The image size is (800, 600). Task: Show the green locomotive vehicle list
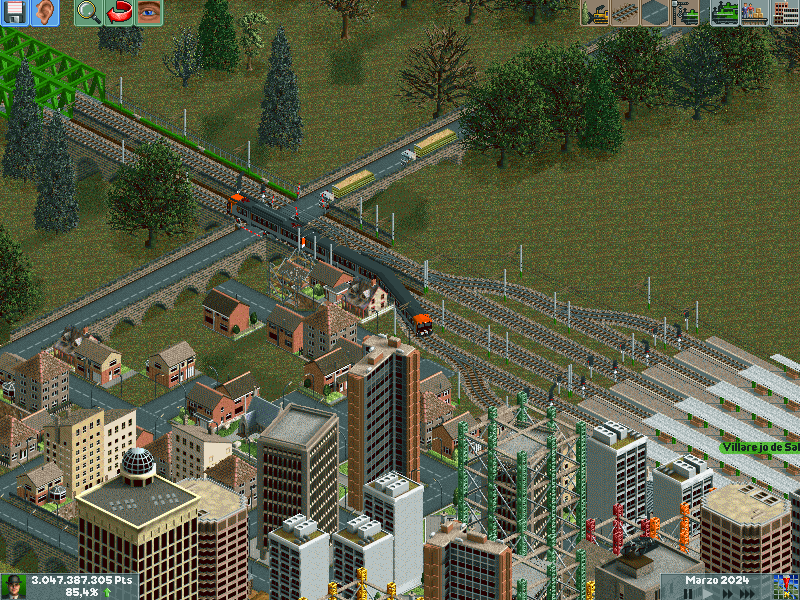(725, 12)
